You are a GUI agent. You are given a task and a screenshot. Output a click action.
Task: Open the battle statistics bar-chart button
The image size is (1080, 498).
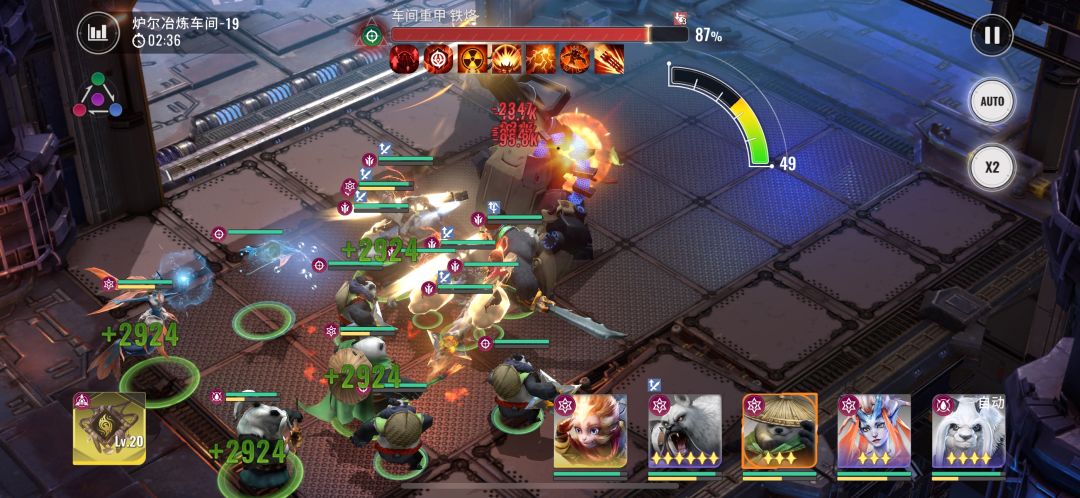coord(97,33)
